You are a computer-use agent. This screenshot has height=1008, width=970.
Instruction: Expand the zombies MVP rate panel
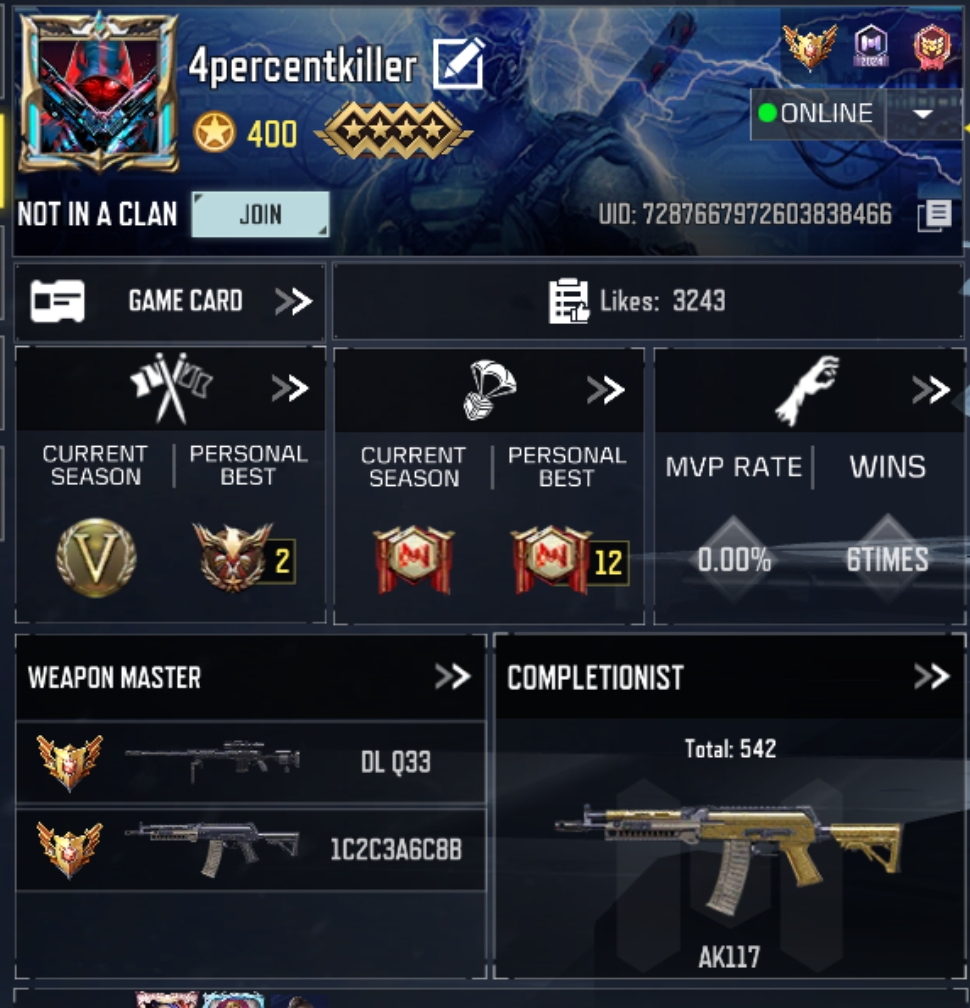tap(930, 389)
